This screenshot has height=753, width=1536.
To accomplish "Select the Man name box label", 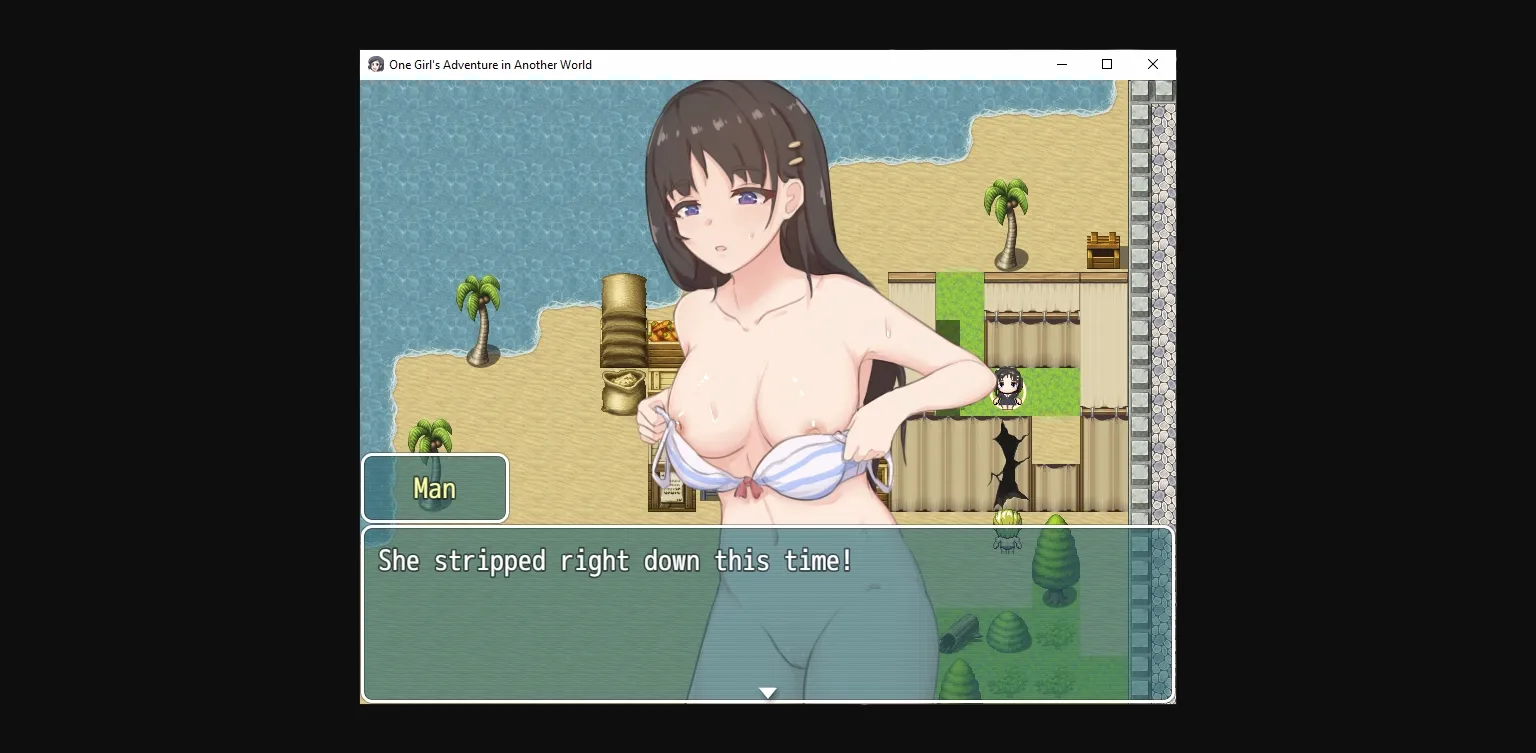I will pos(435,488).
